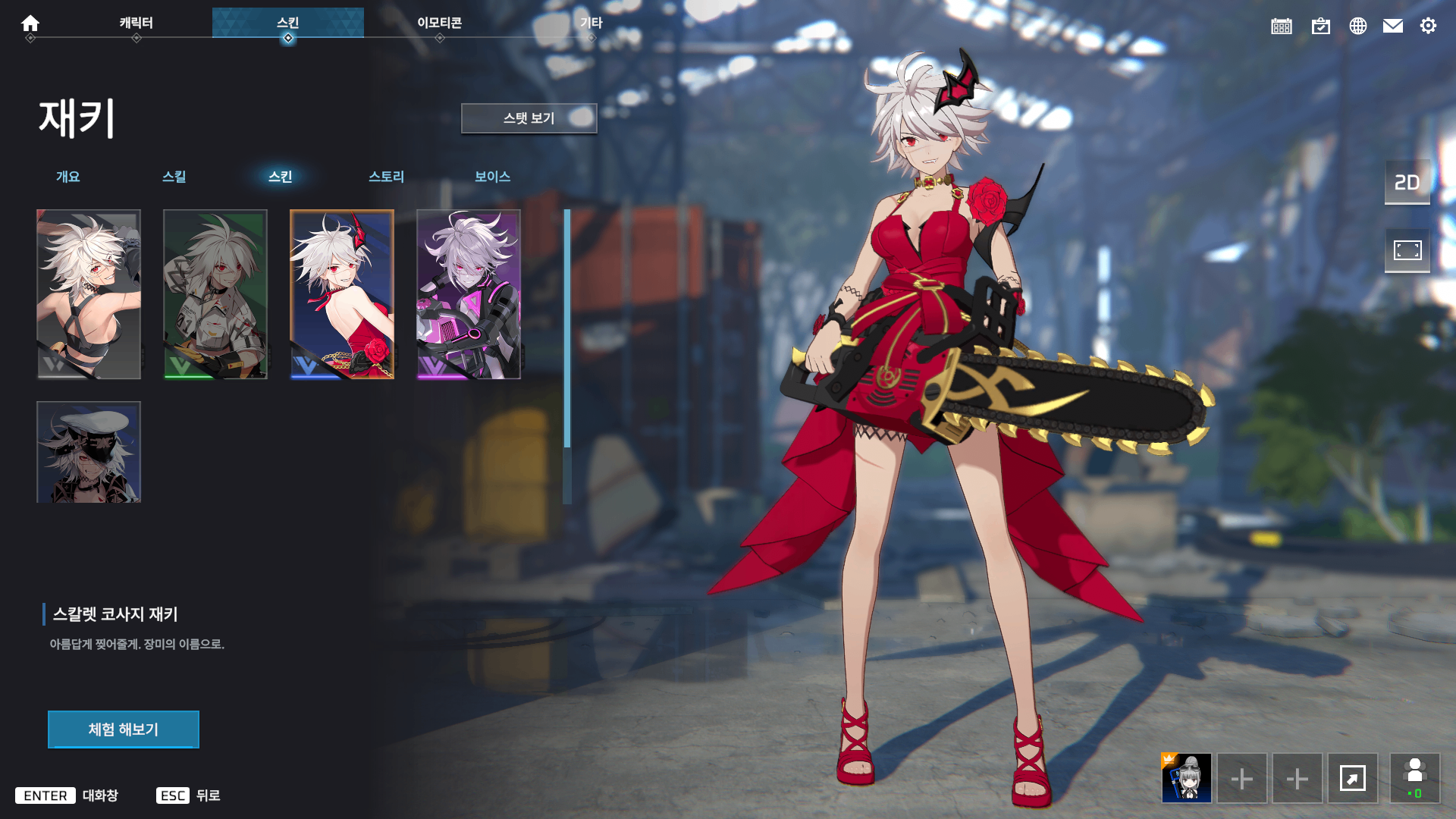The image size is (1456, 819).
Task: Choose the green-bordered skin thumbnail
Action: click(215, 294)
